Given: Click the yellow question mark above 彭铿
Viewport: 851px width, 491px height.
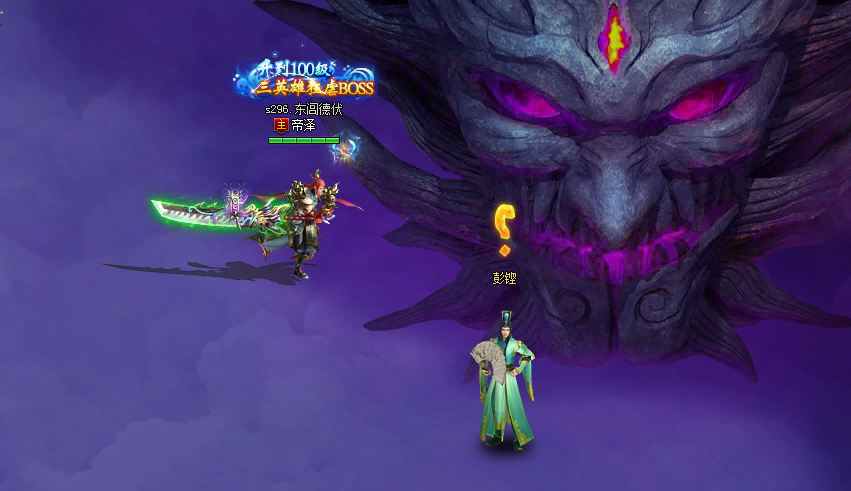Looking at the screenshot, I should (x=506, y=227).
